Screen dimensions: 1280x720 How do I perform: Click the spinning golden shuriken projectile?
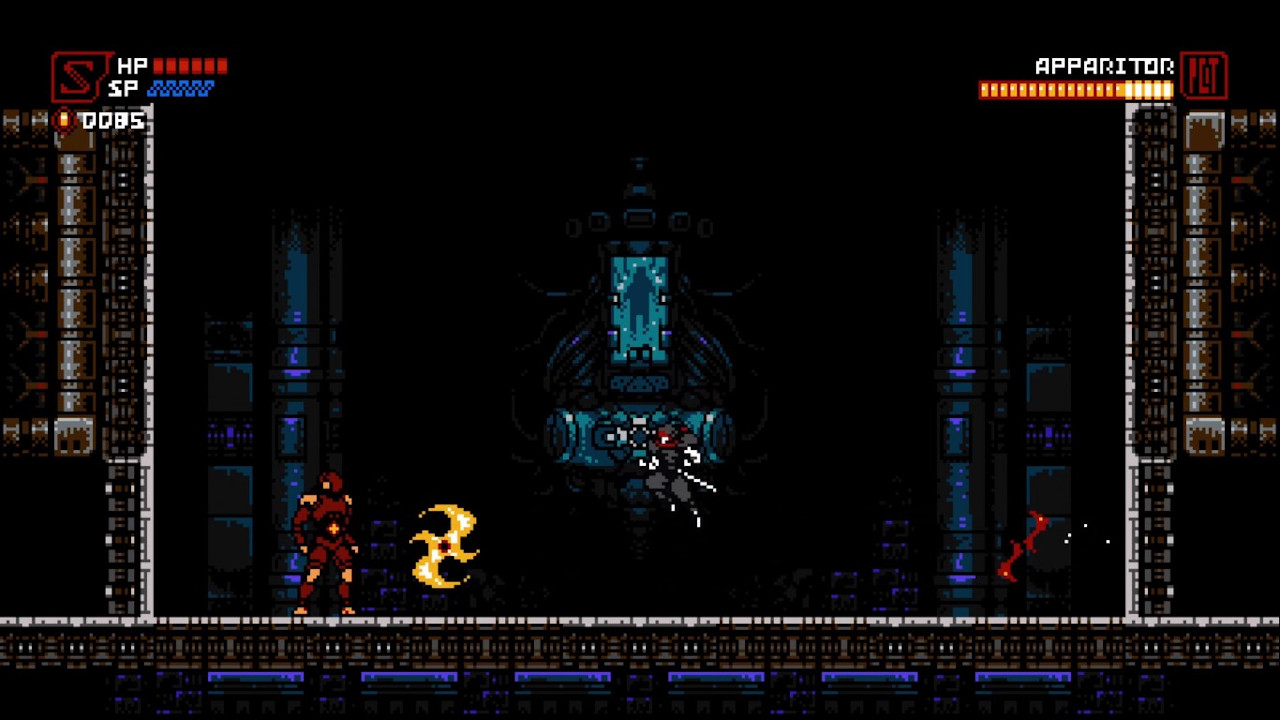[443, 543]
